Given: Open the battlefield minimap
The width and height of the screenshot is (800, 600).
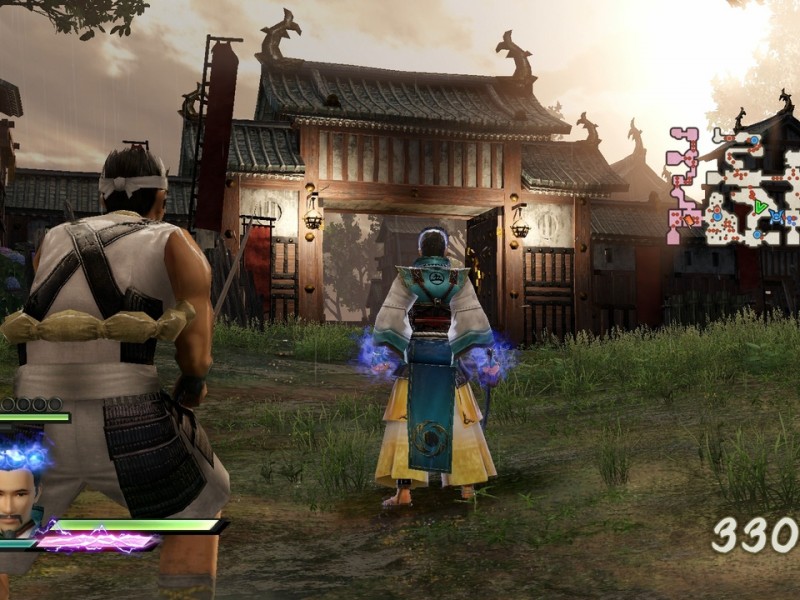Looking at the screenshot, I should tap(735, 185).
